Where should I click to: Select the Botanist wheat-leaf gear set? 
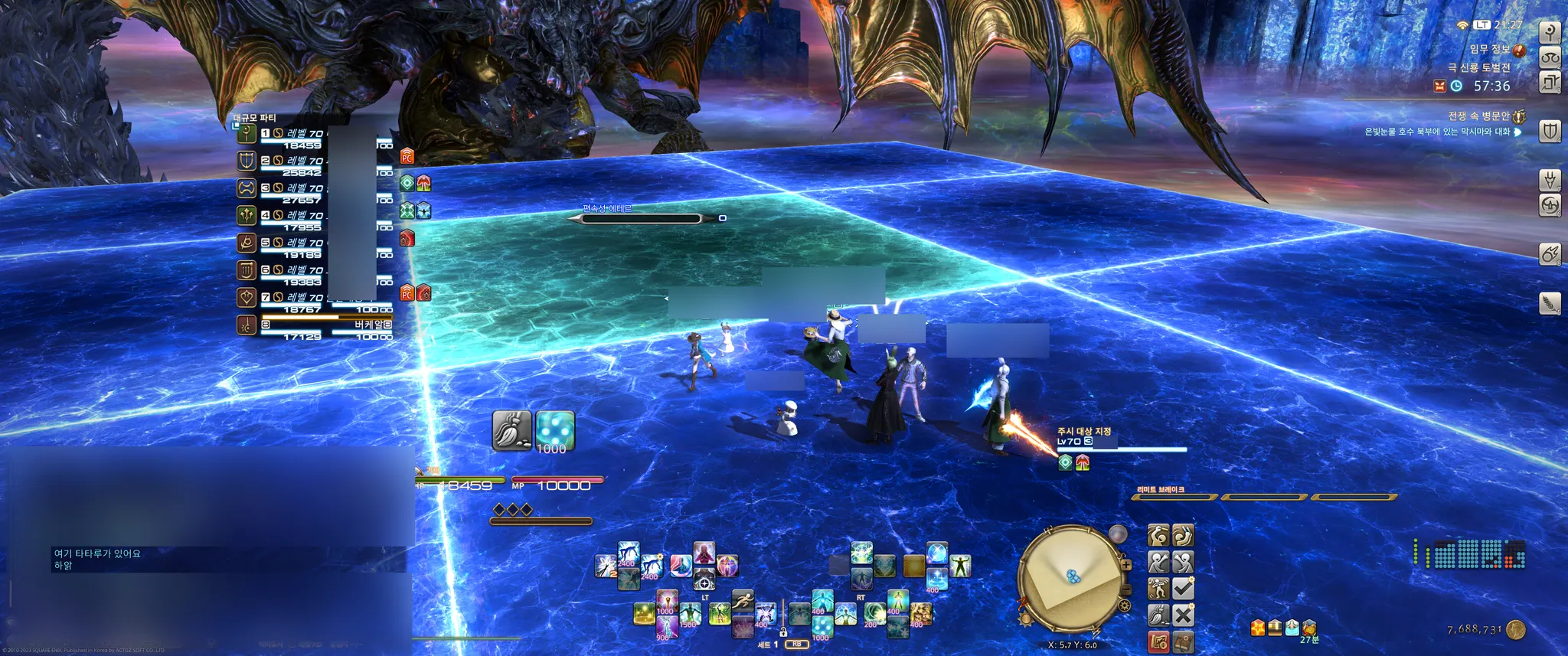(1550, 304)
